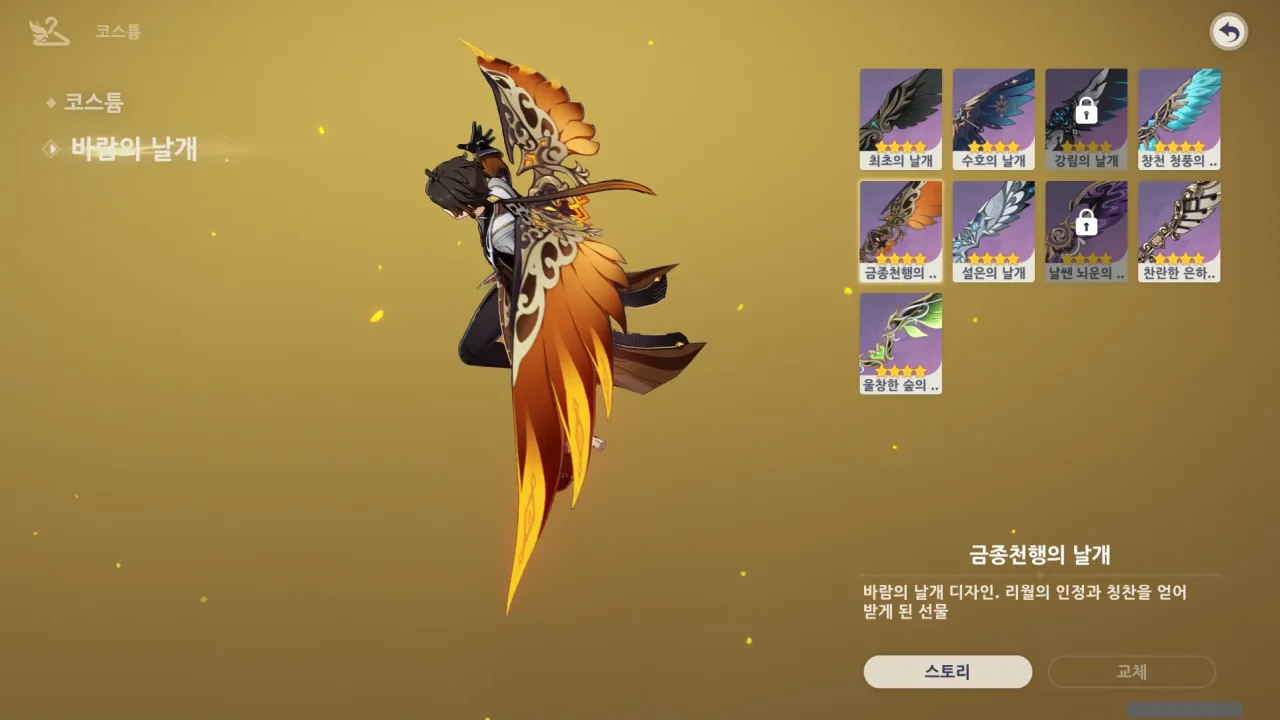
Task: Switch to the 바람의 날개 category
Action: (x=133, y=149)
